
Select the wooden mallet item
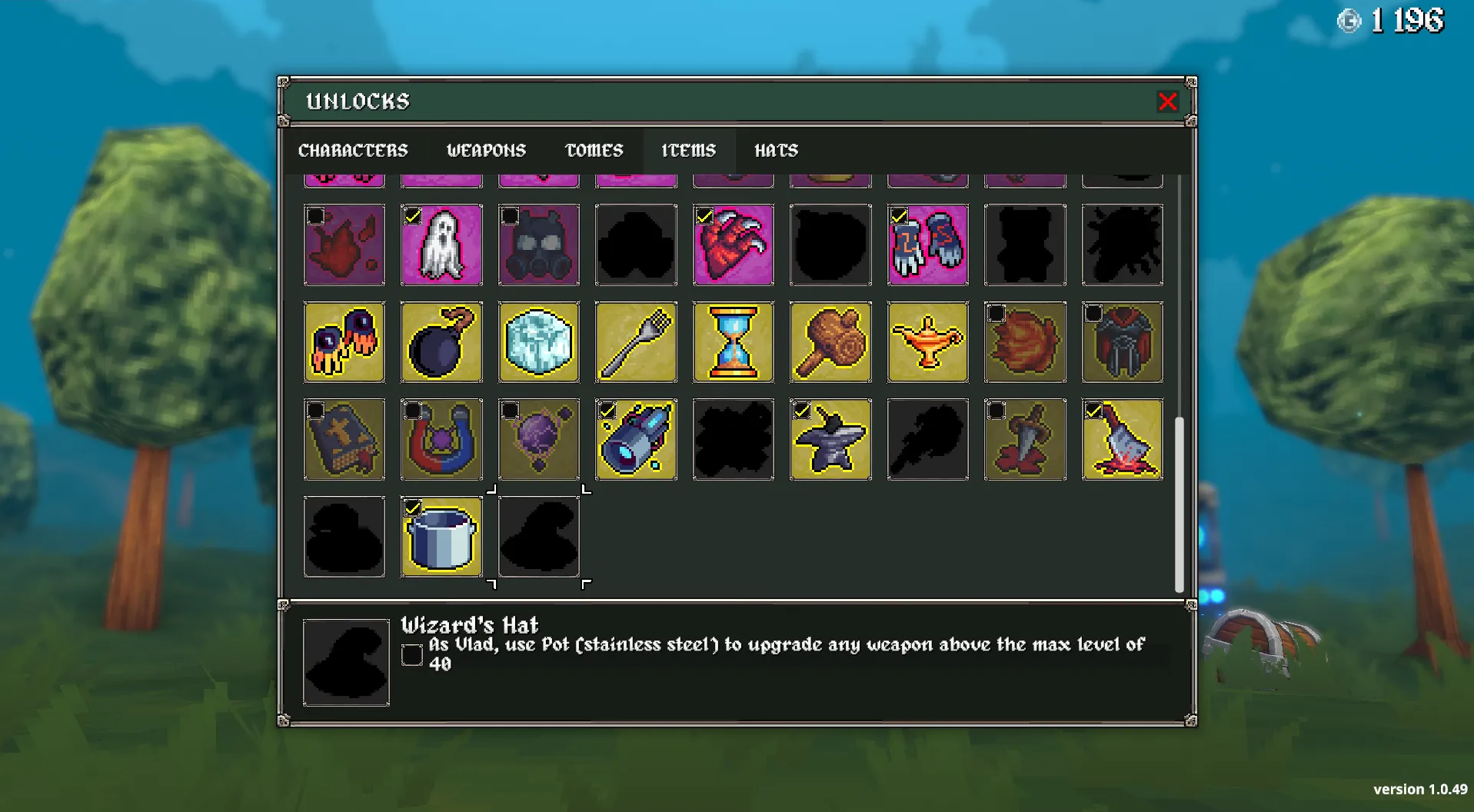tap(830, 342)
